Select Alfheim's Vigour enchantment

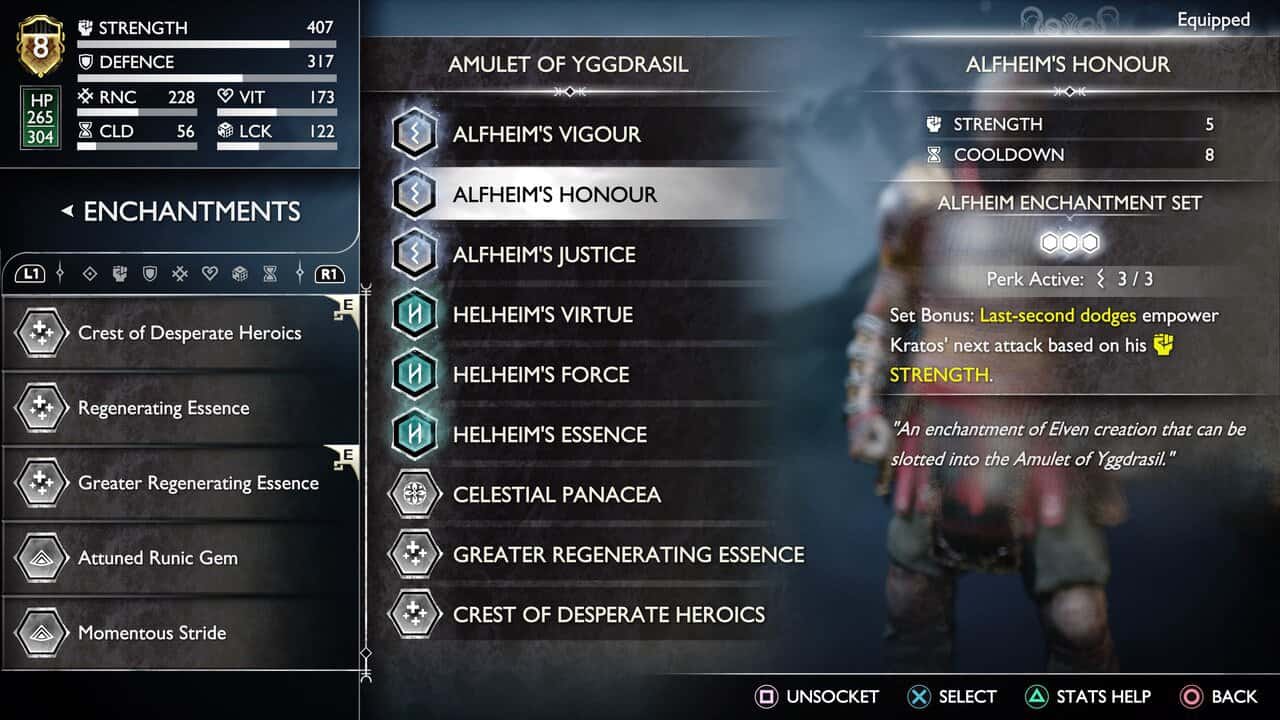point(546,134)
